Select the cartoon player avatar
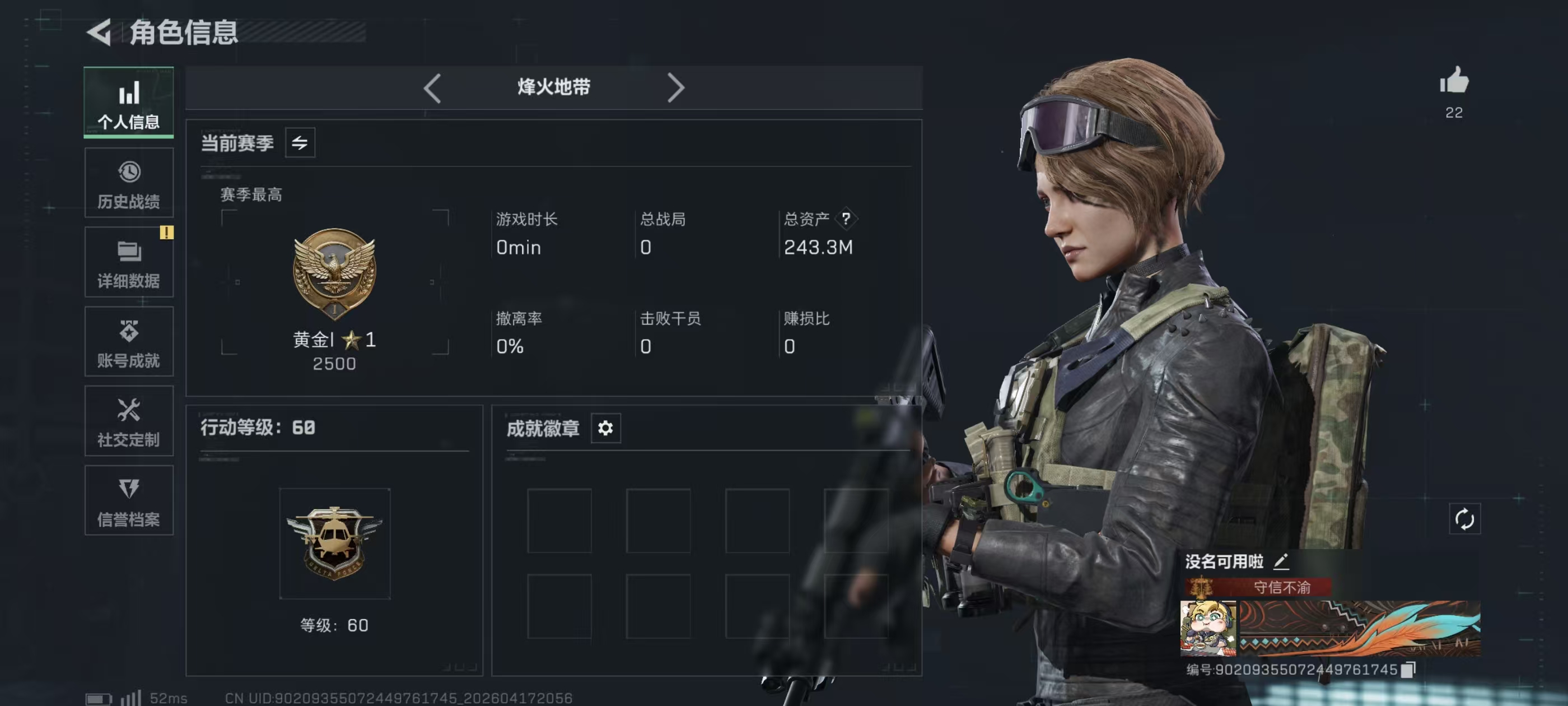Image resolution: width=1568 pixels, height=706 pixels. click(1208, 628)
